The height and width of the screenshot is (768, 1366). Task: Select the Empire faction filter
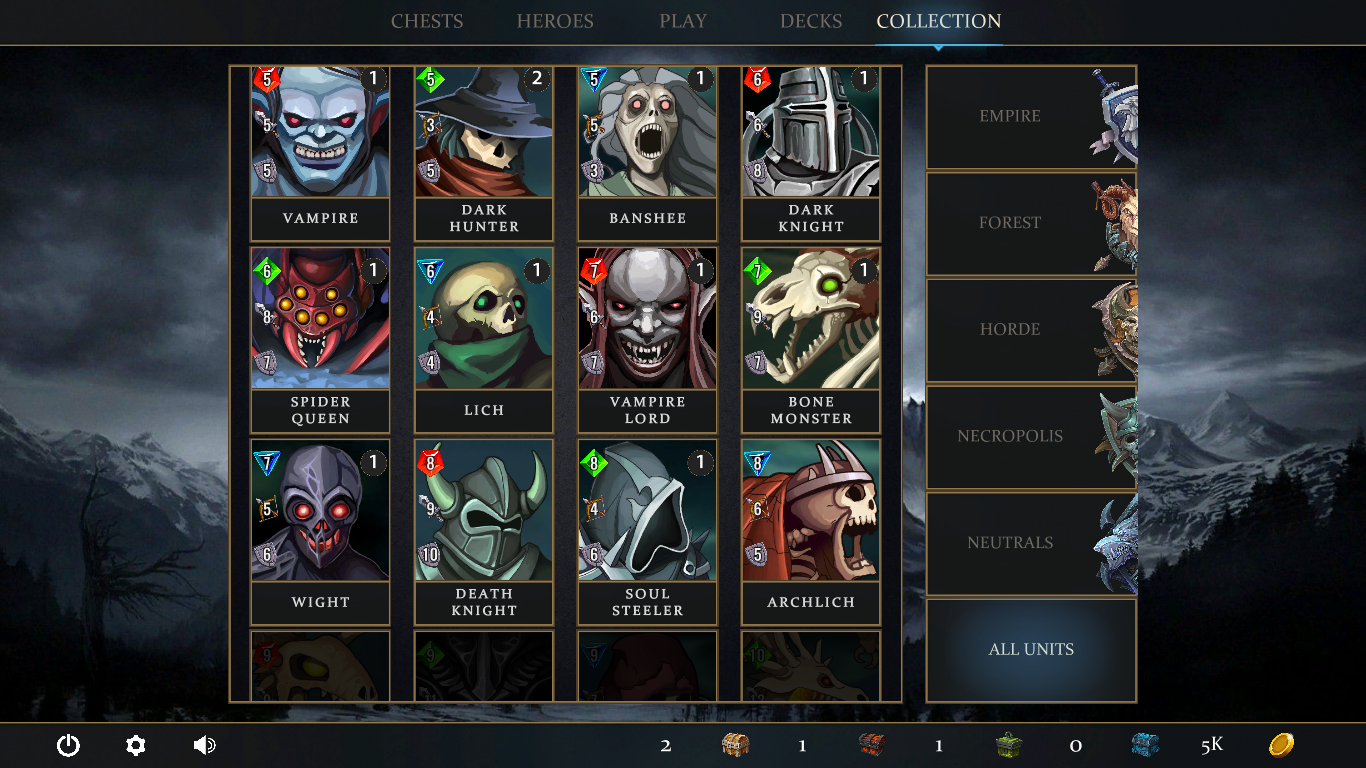click(1031, 117)
